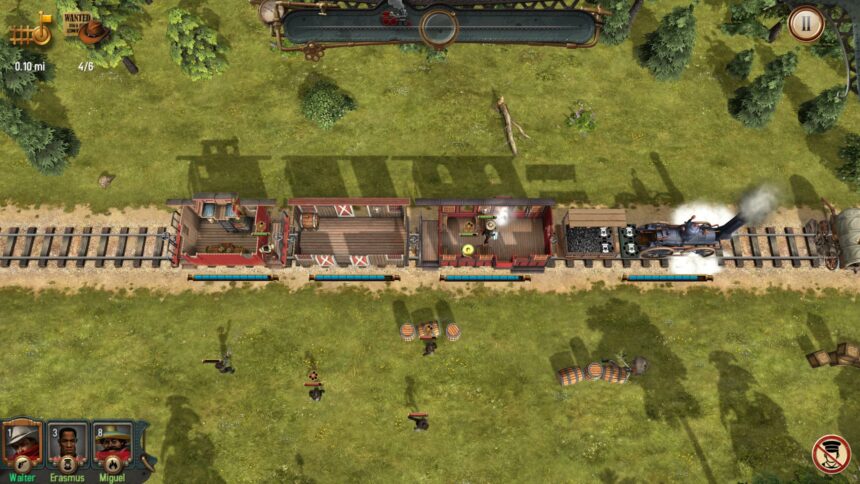860x484 pixels.
Task: Pause the game
Action: click(806, 24)
